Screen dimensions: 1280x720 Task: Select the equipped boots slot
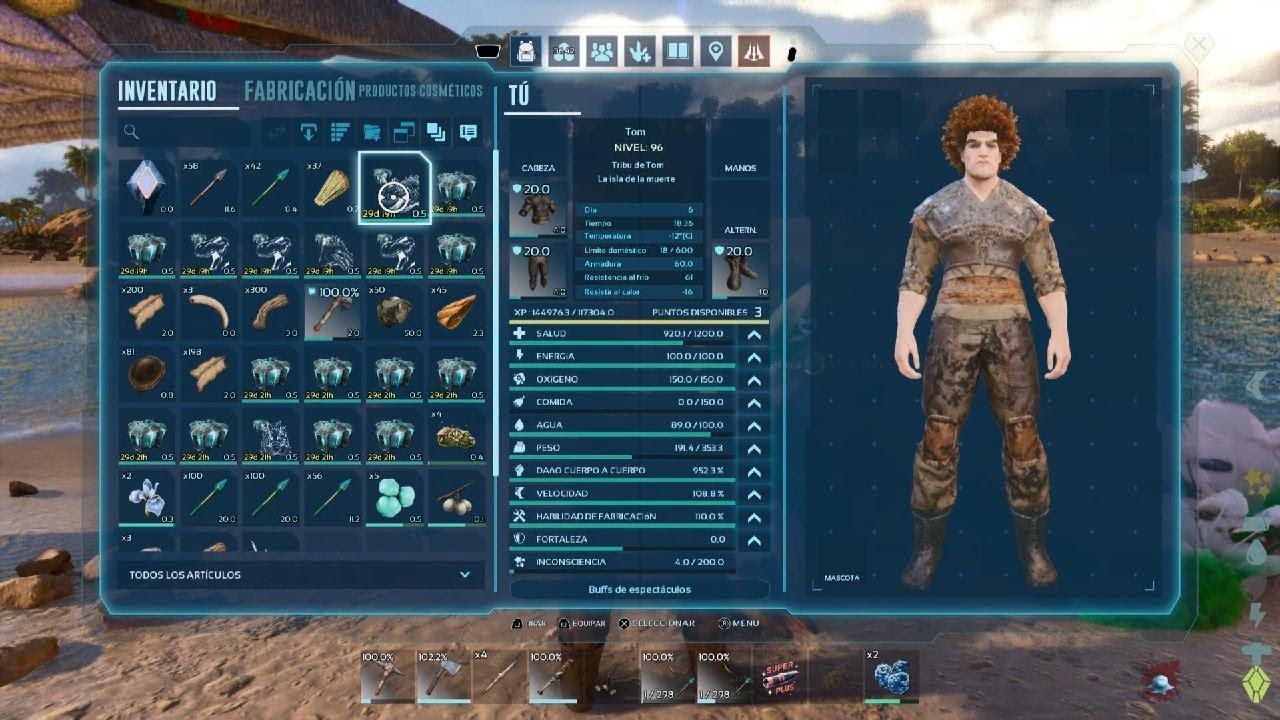coord(741,271)
